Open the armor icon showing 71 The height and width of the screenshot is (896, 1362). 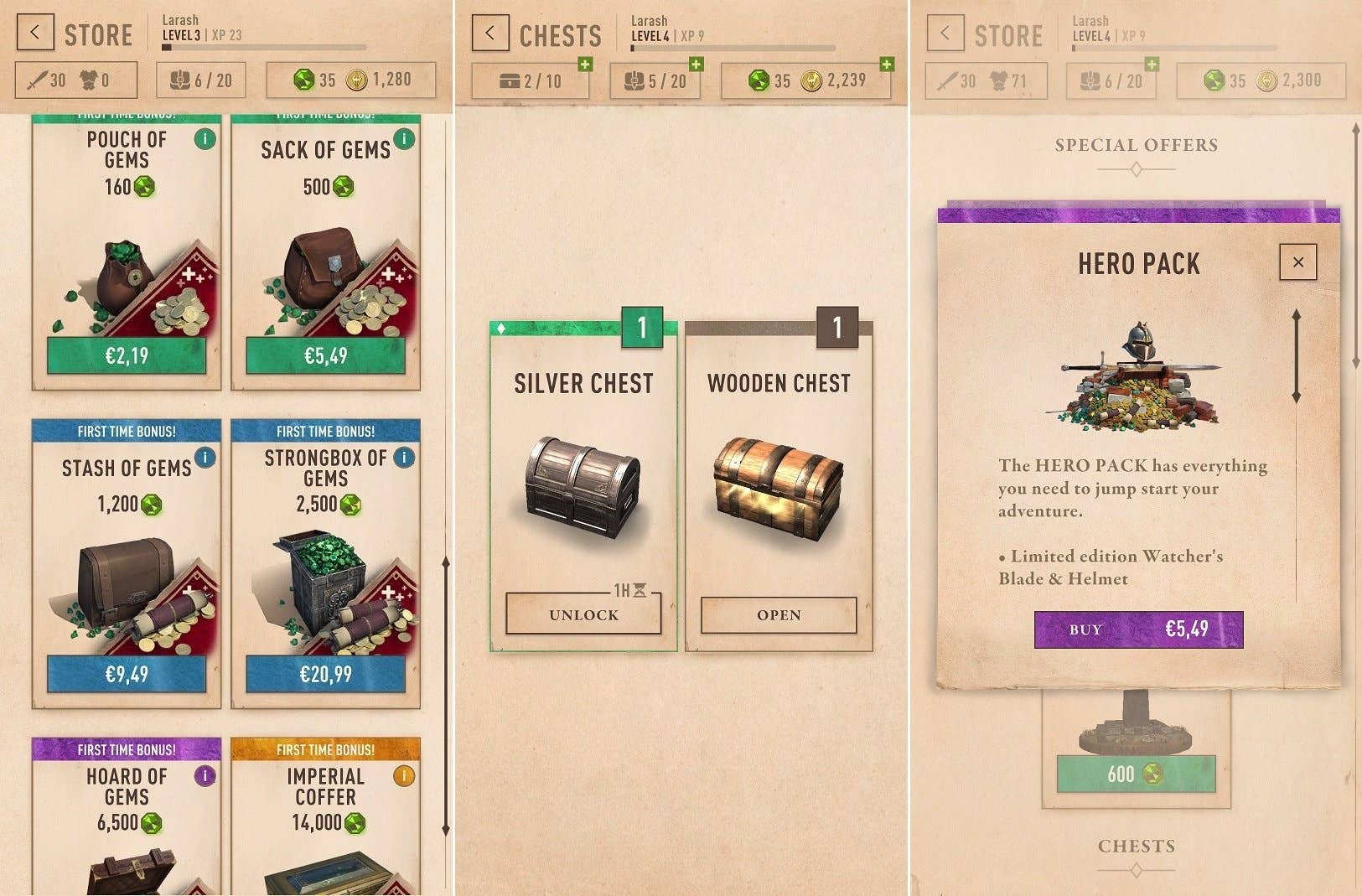pyautogui.click(x=998, y=80)
